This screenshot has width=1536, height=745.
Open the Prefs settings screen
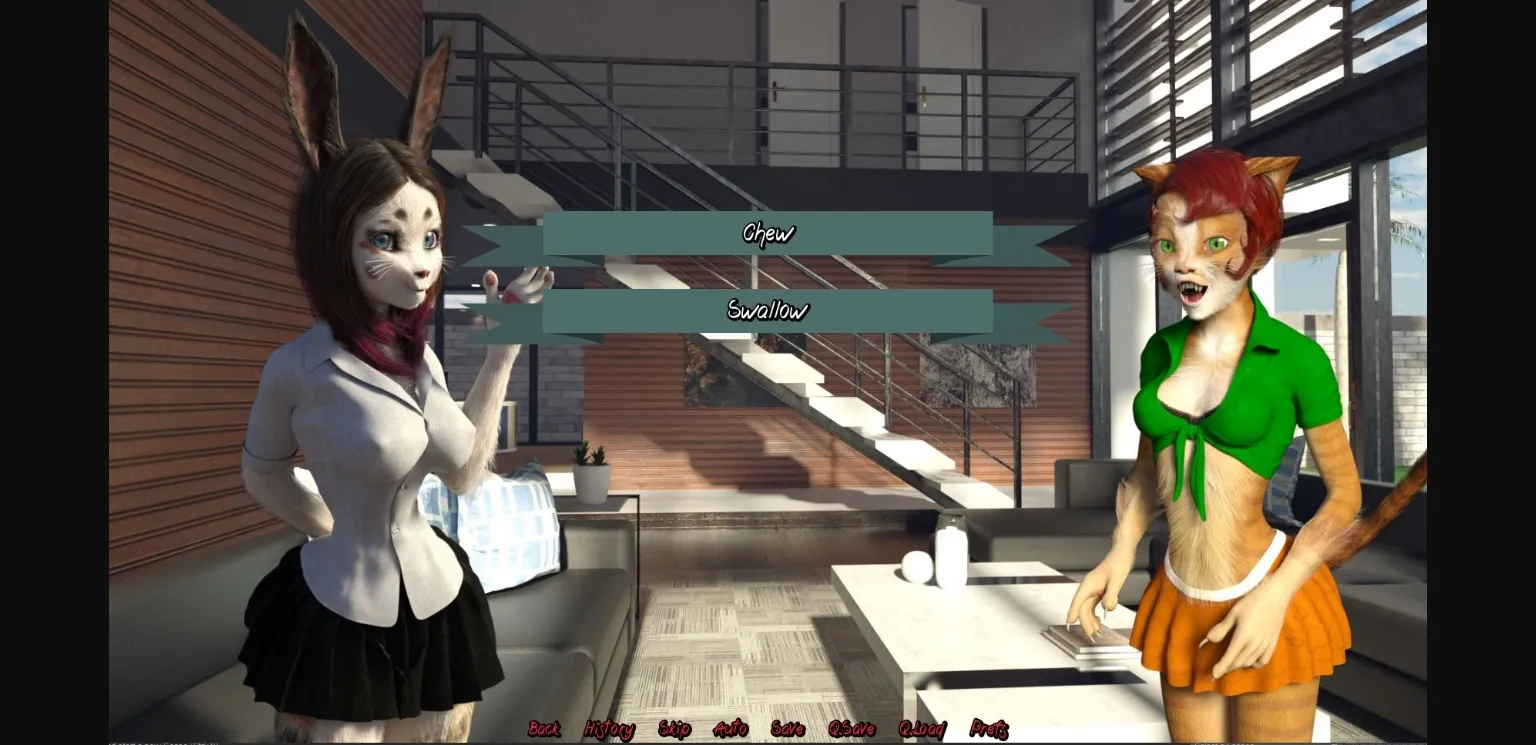[991, 730]
